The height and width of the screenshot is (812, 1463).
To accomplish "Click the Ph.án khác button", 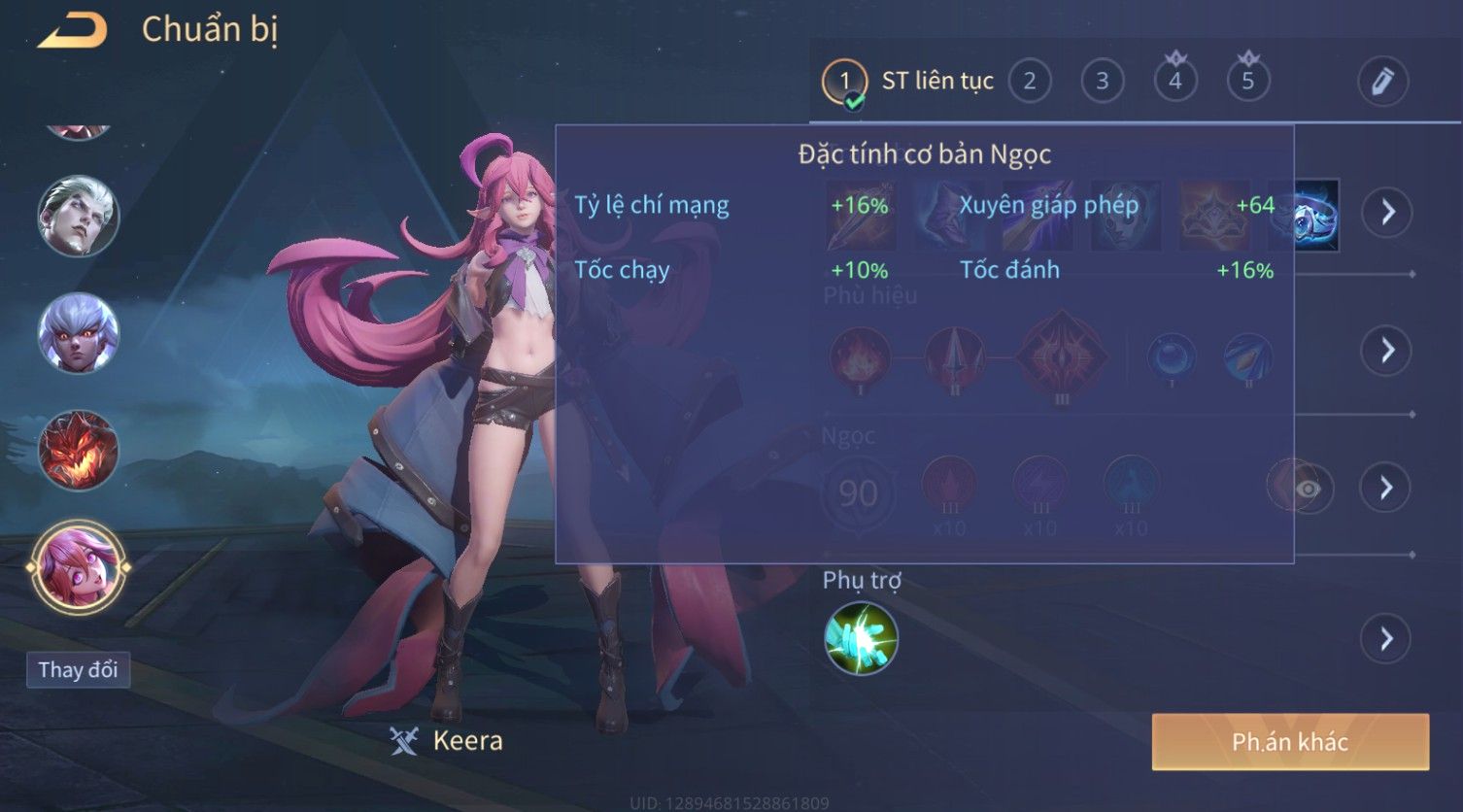I will click(x=1289, y=742).
